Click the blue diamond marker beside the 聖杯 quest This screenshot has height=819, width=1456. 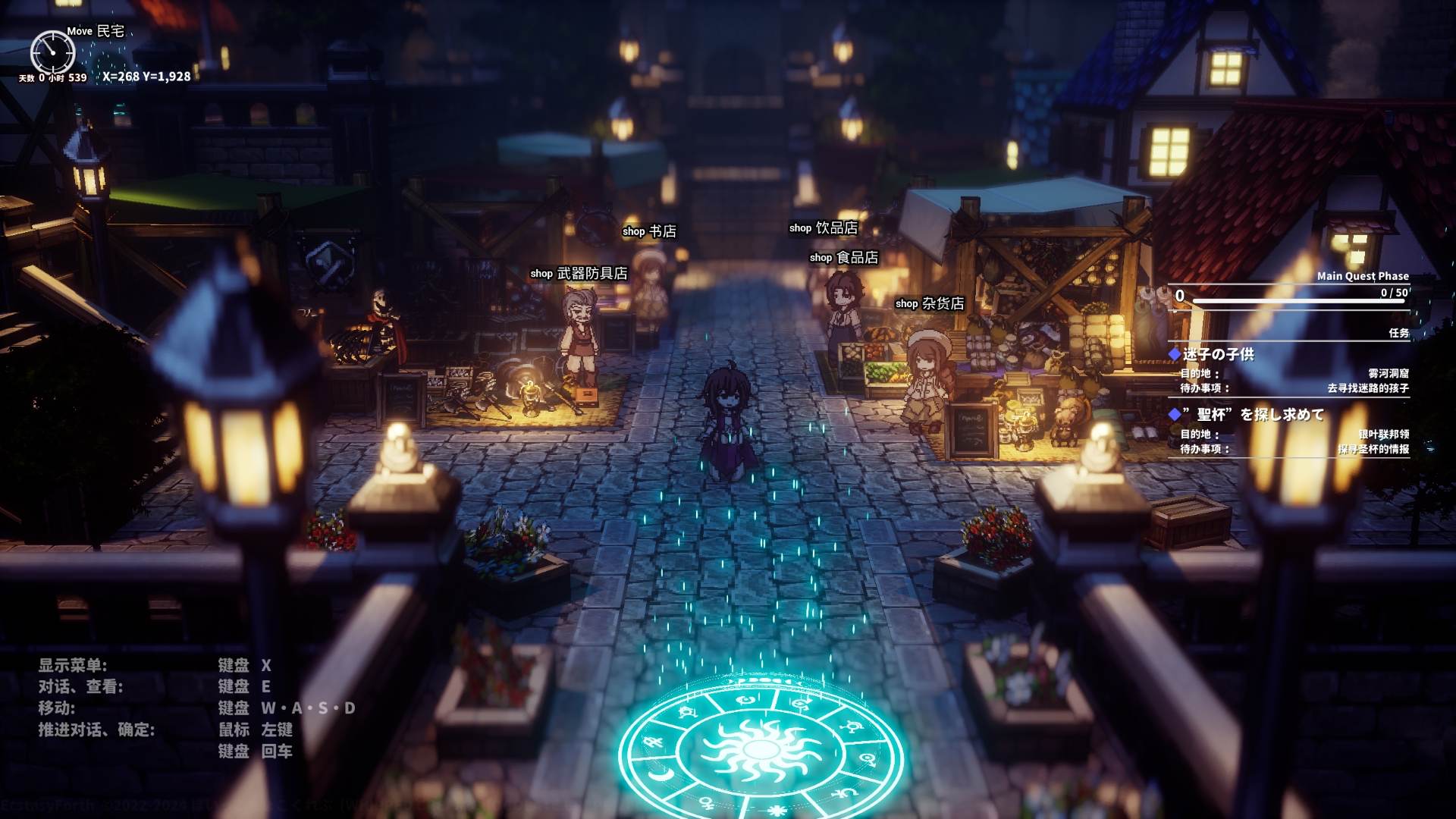(1173, 413)
